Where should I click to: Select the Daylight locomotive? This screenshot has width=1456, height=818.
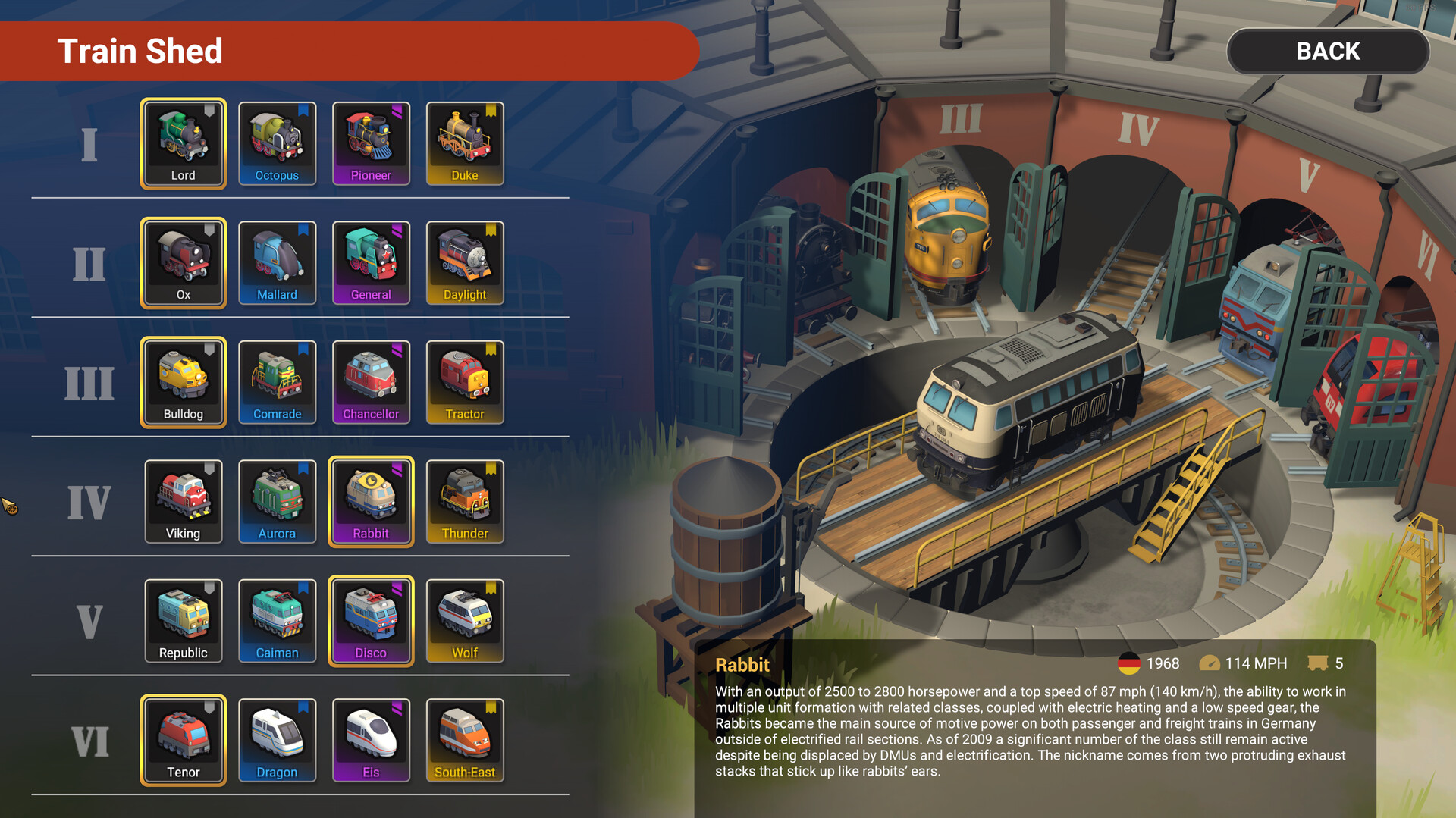click(x=465, y=263)
